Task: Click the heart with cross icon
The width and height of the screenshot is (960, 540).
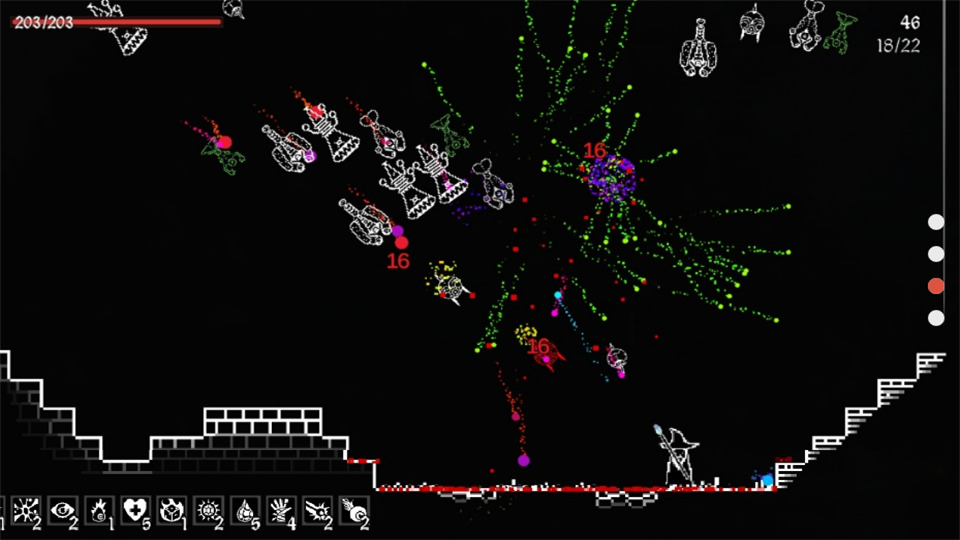Action: click(135, 510)
